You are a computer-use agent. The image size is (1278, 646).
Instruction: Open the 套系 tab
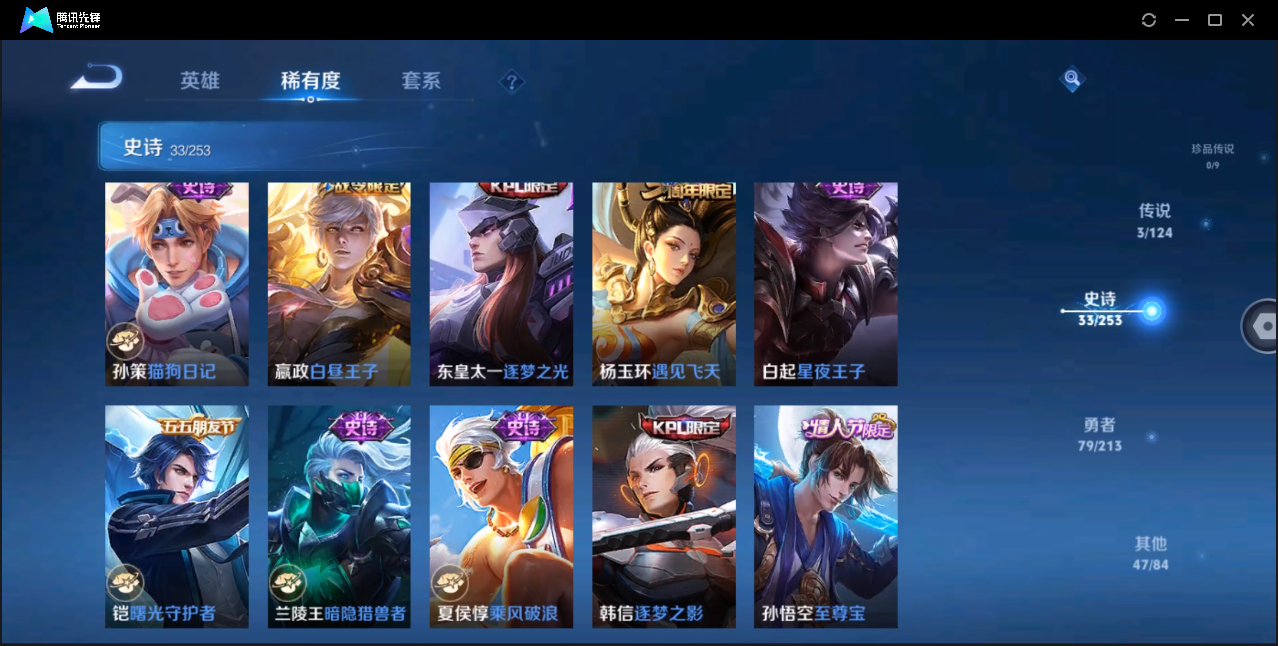[421, 81]
